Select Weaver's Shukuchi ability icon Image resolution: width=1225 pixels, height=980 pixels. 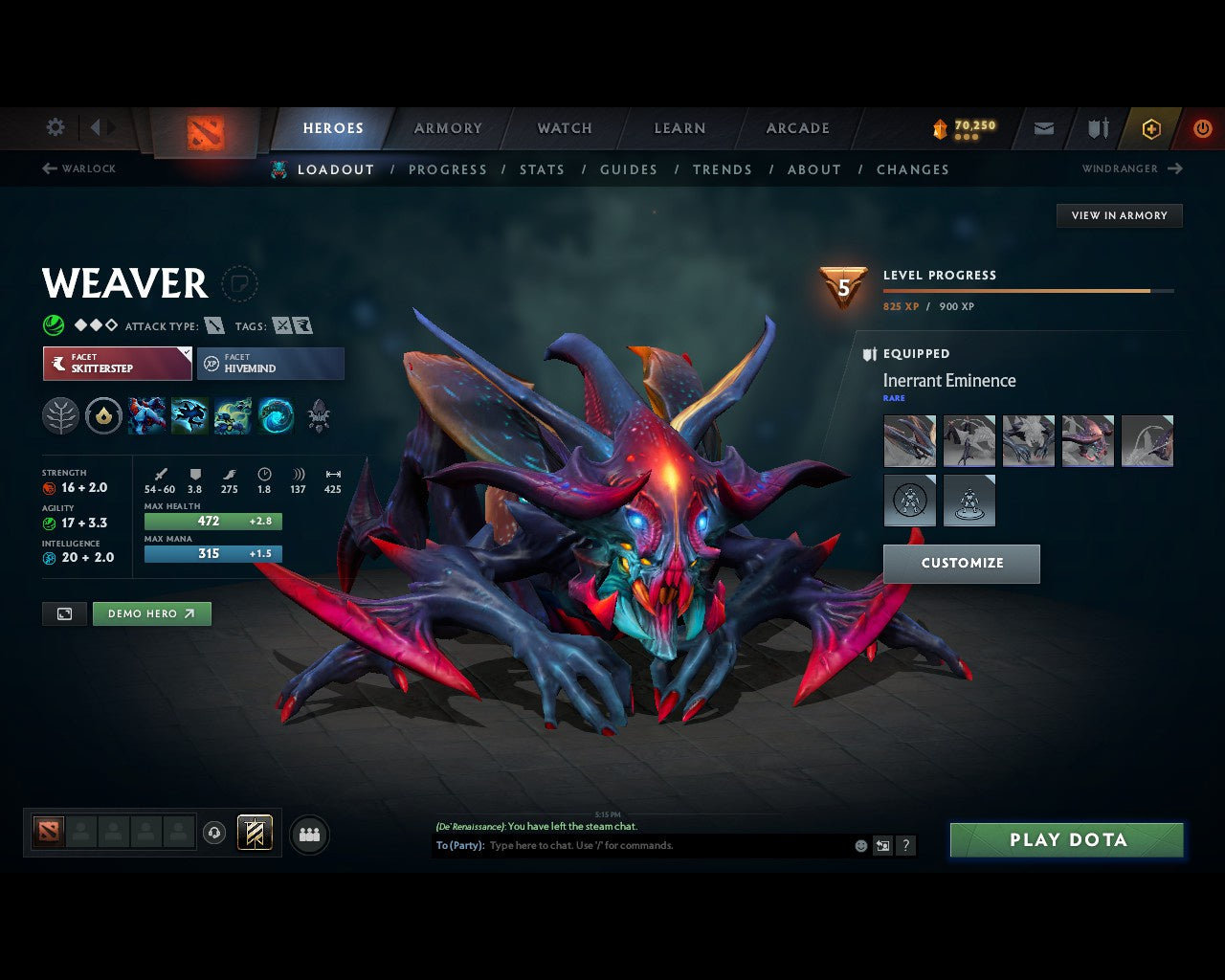point(189,416)
